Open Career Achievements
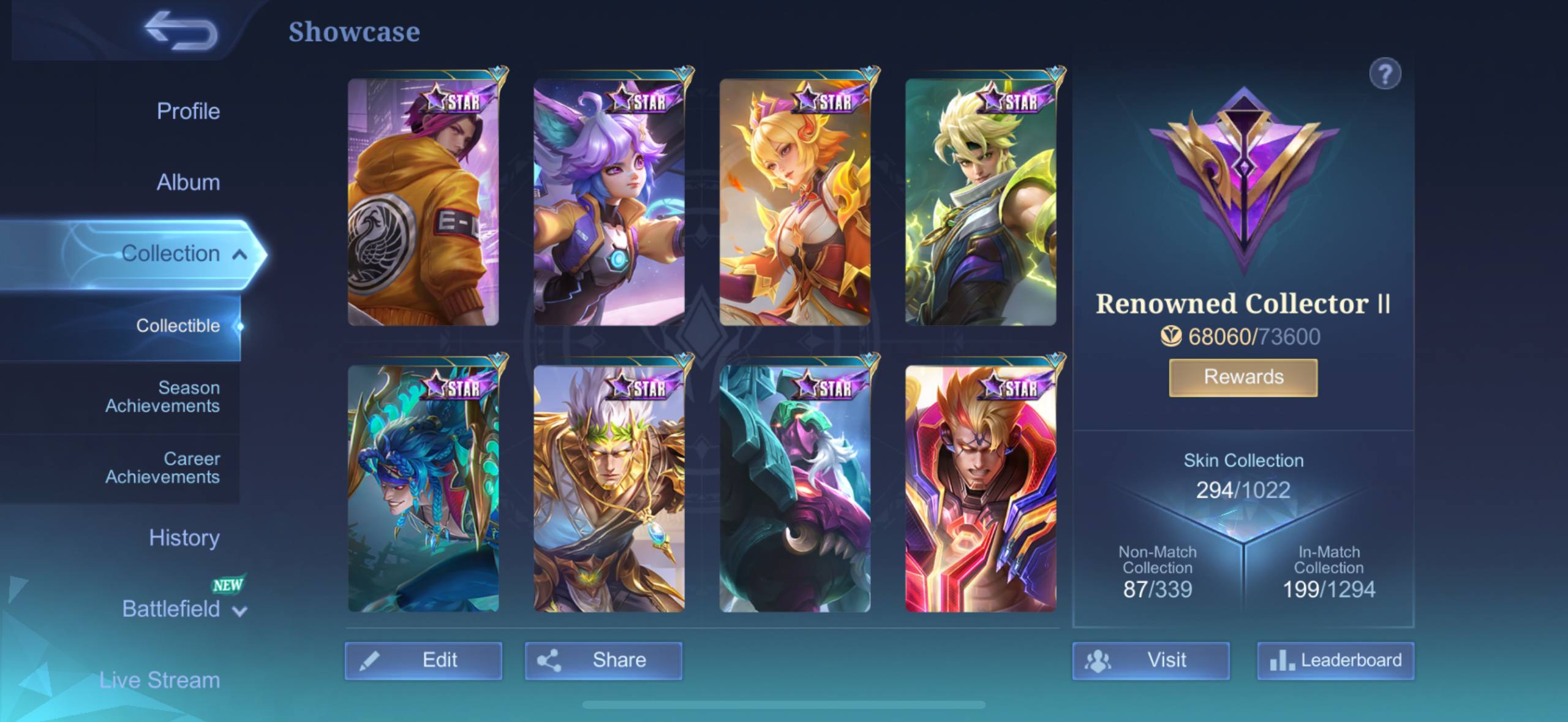This screenshot has height=722, width=1568. click(162, 468)
